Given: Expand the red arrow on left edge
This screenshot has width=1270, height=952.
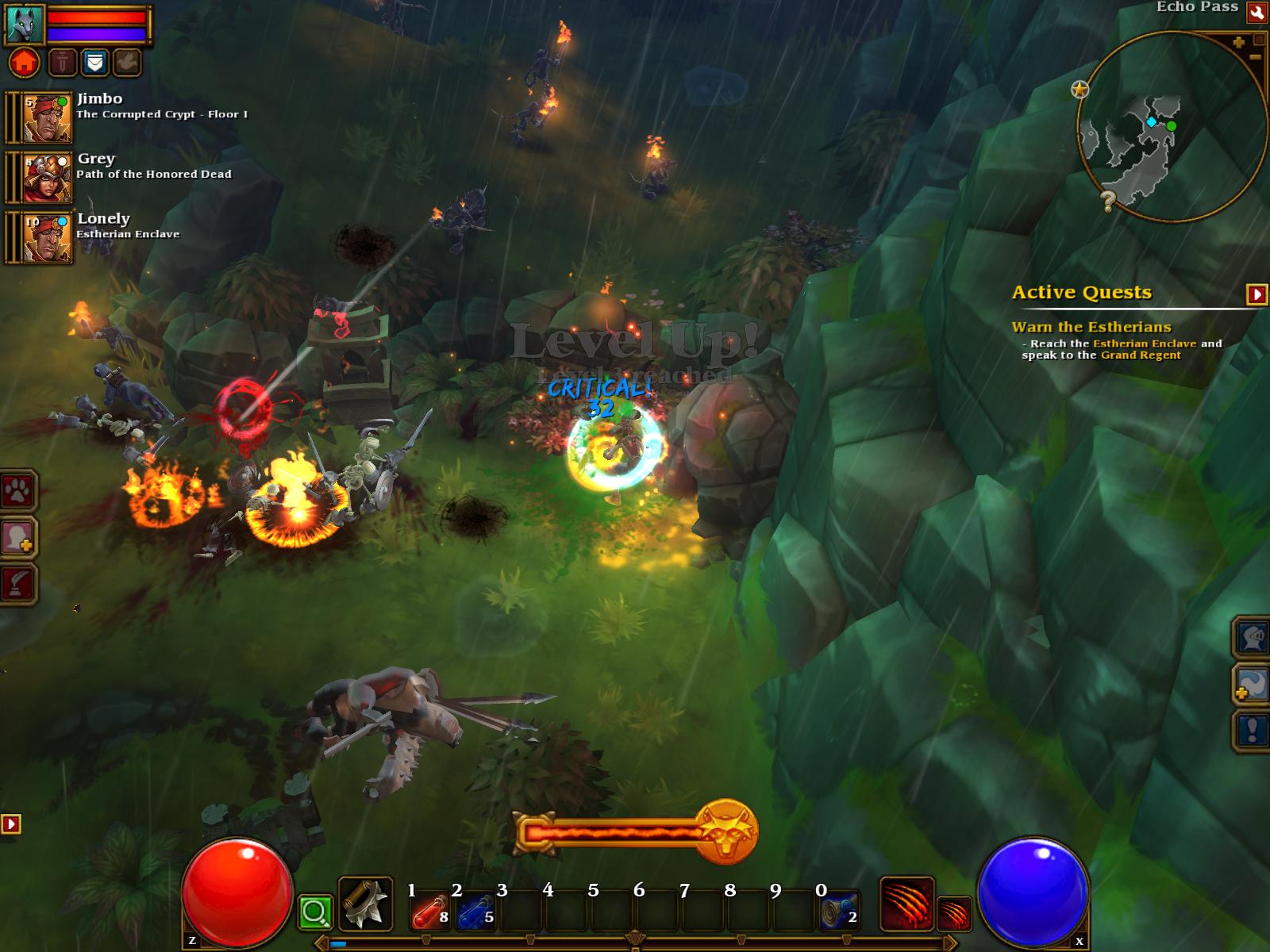Looking at the screenshot, I should point(10,824).
